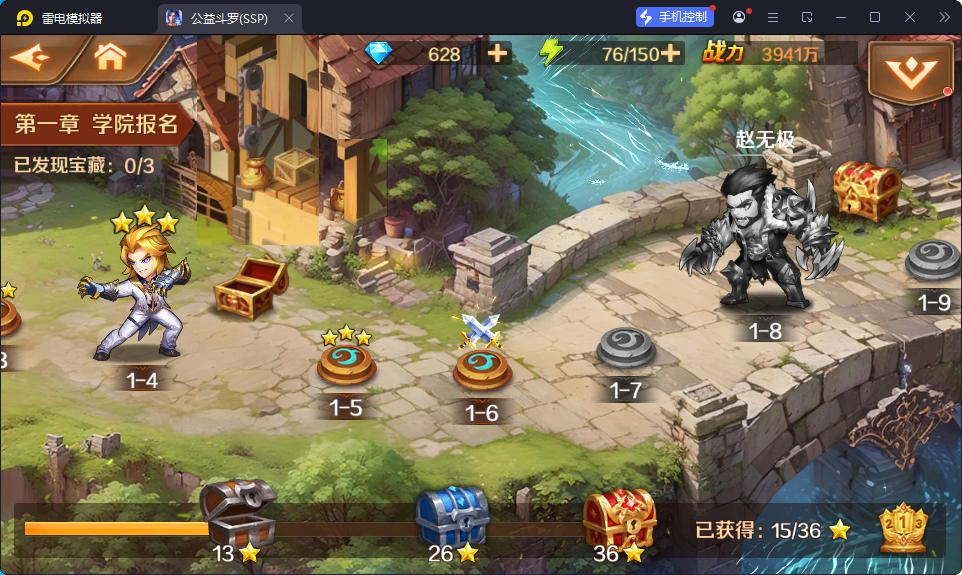The image size is (962, 575).
Task: Open the star ranking podium icon
Action: (902, 528)
